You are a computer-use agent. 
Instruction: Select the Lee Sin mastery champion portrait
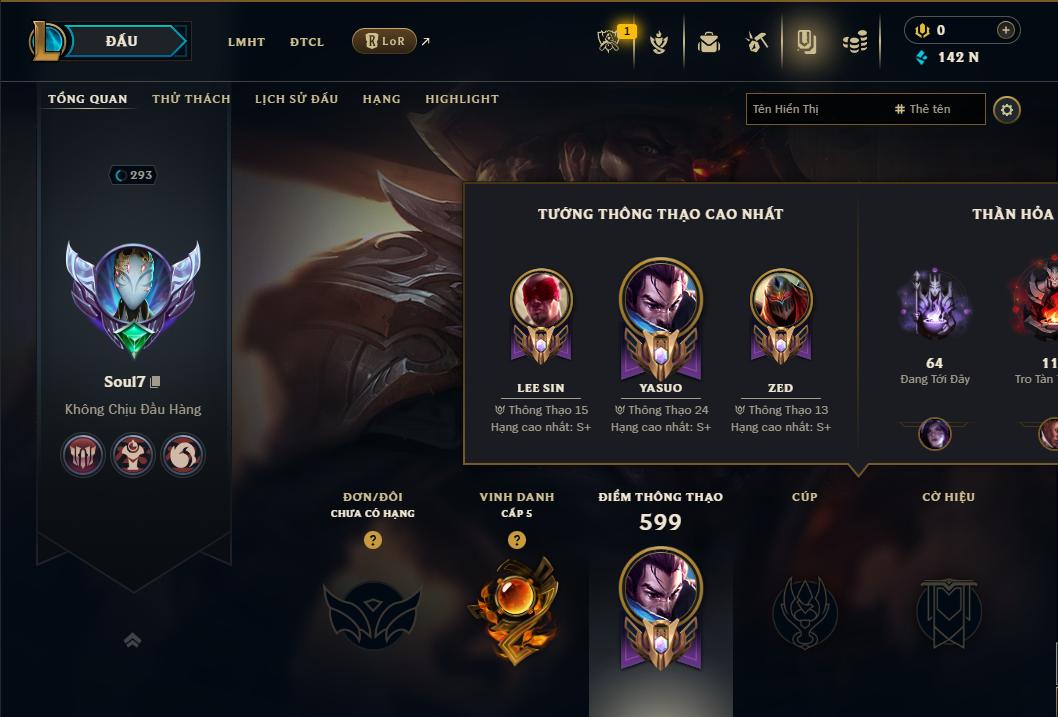(x=541, y=300)
